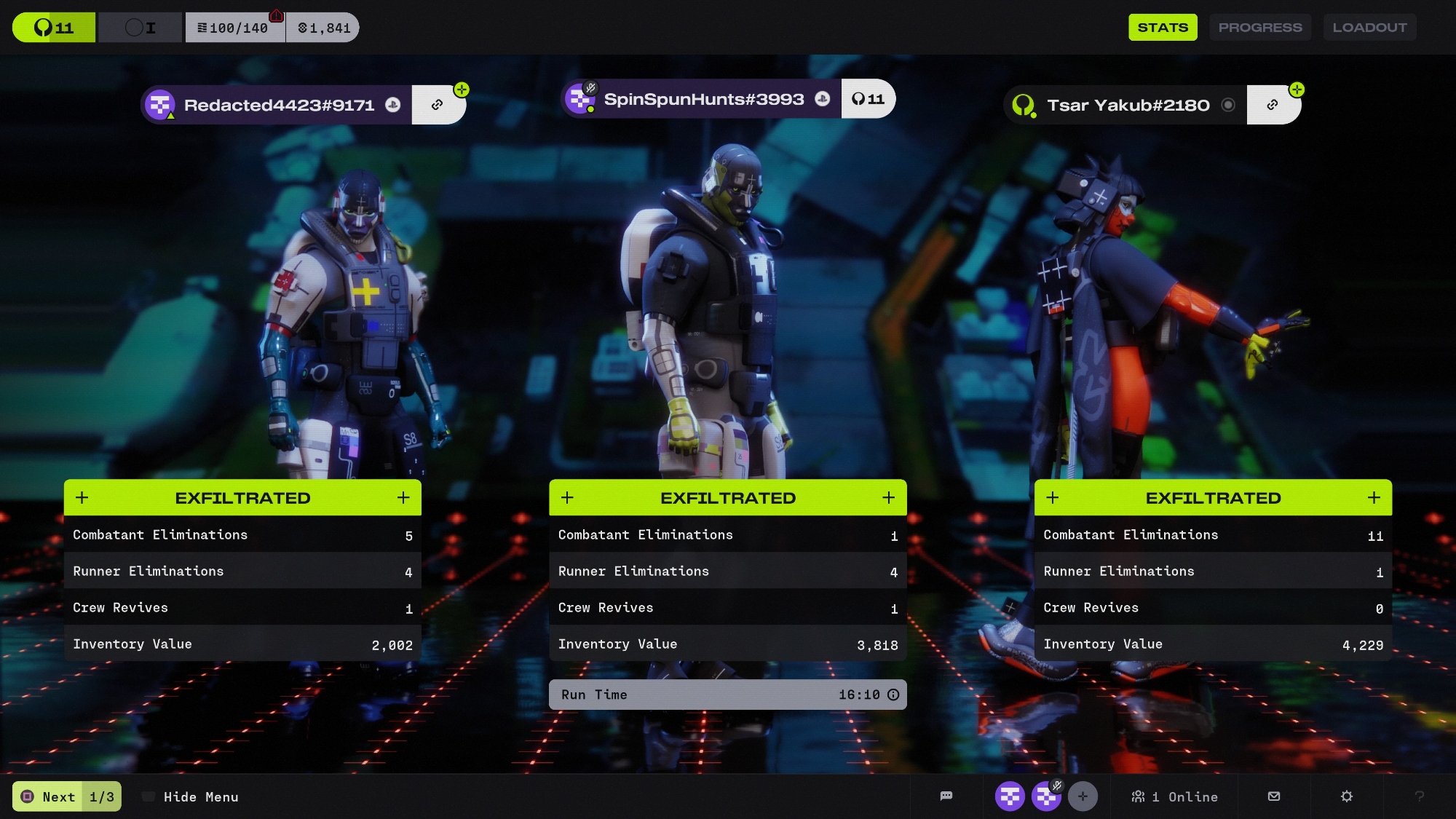Click link icon beside Tsar Yakub#2180
The width and height of the screenshot is (1456, 819).
pos(1272,105)
